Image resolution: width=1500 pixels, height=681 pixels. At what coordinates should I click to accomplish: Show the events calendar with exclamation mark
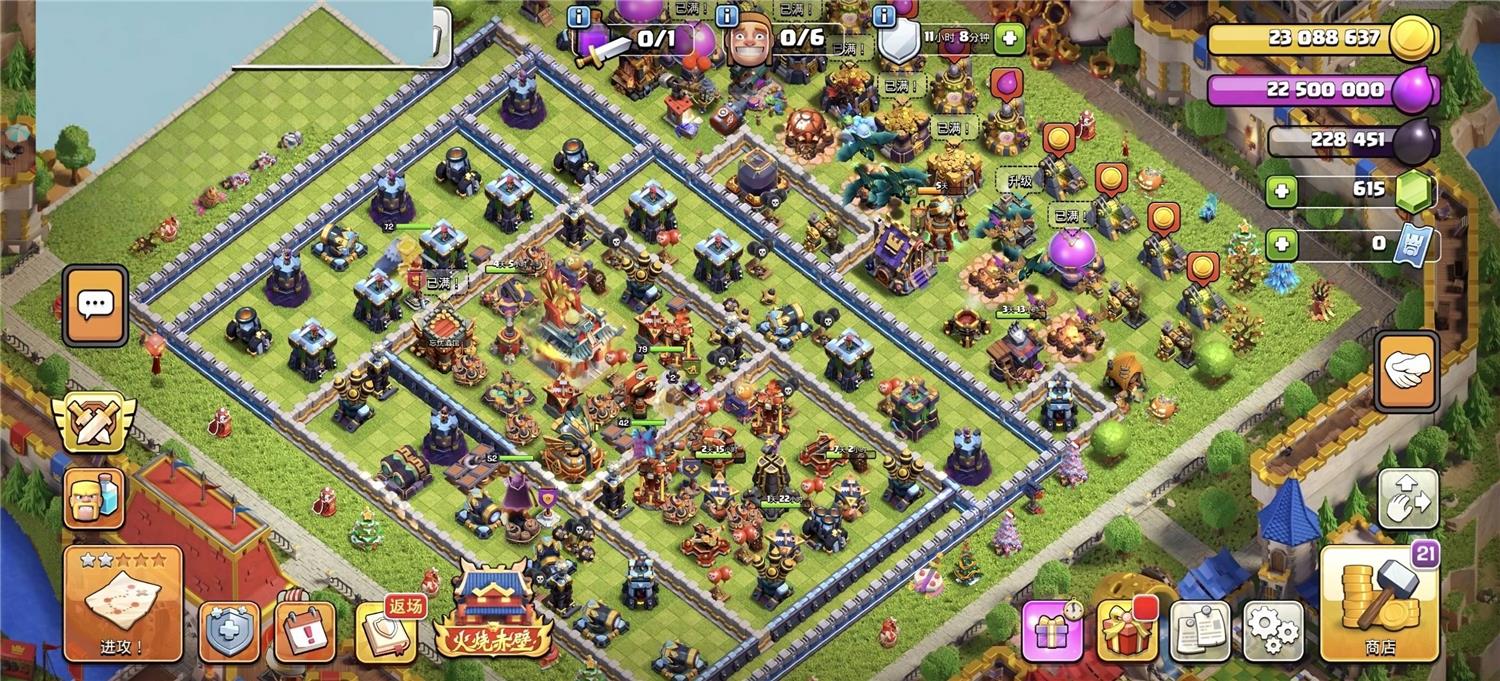[x=305, y=632]
